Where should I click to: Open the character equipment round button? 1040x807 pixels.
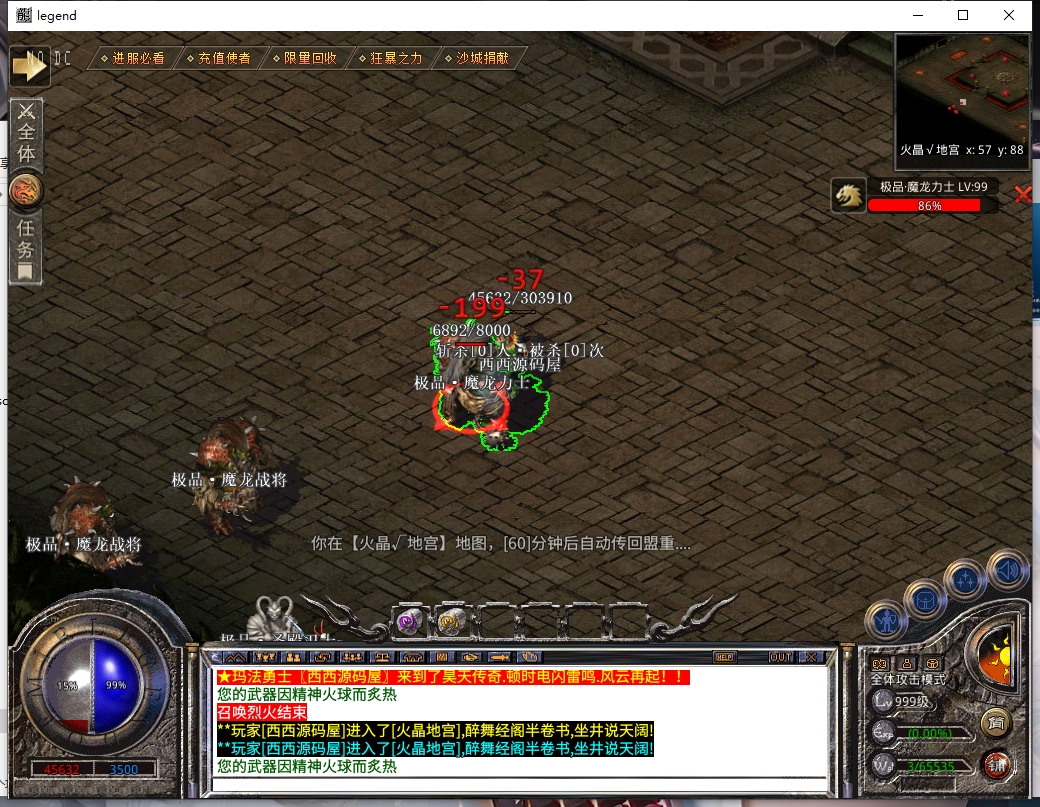click(x=886, y=622)
